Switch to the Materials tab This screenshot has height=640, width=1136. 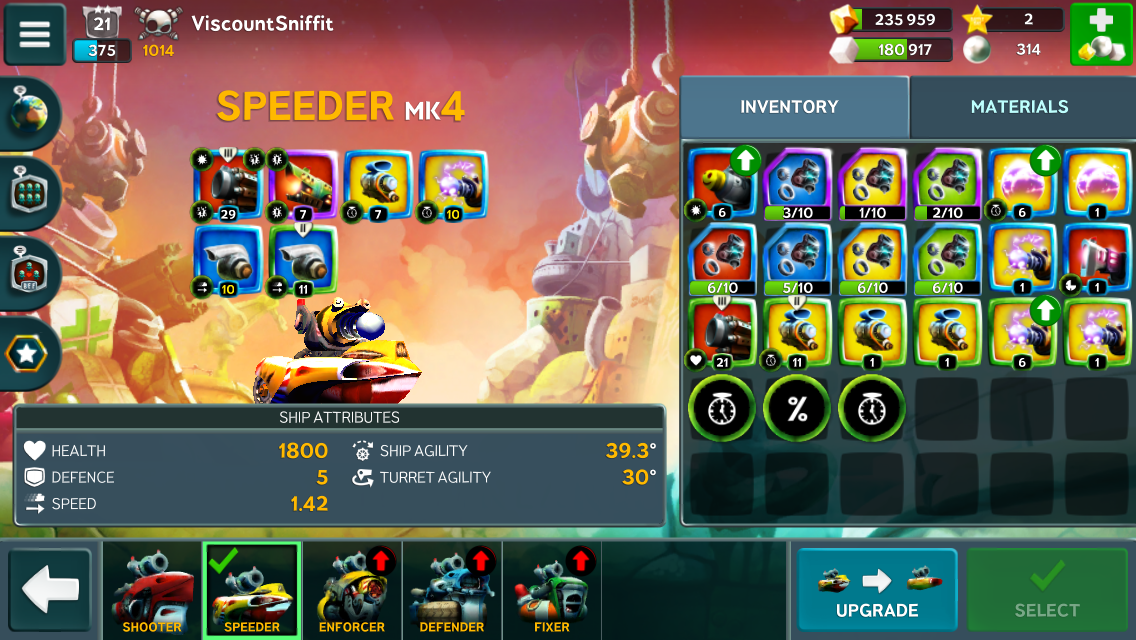(1019, 107)
